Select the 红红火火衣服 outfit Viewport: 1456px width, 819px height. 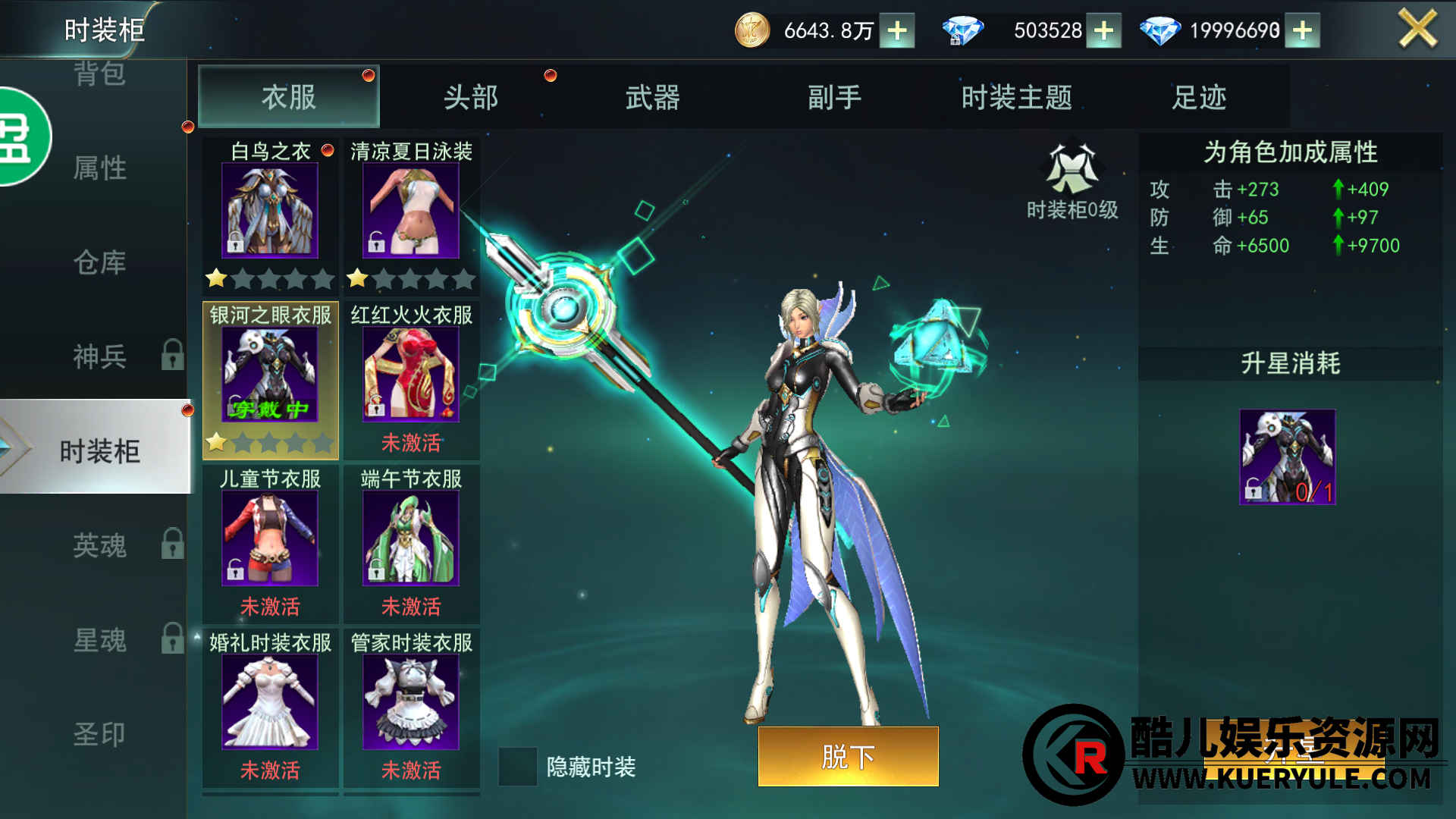pyautogui.click(x=411, y=375)
